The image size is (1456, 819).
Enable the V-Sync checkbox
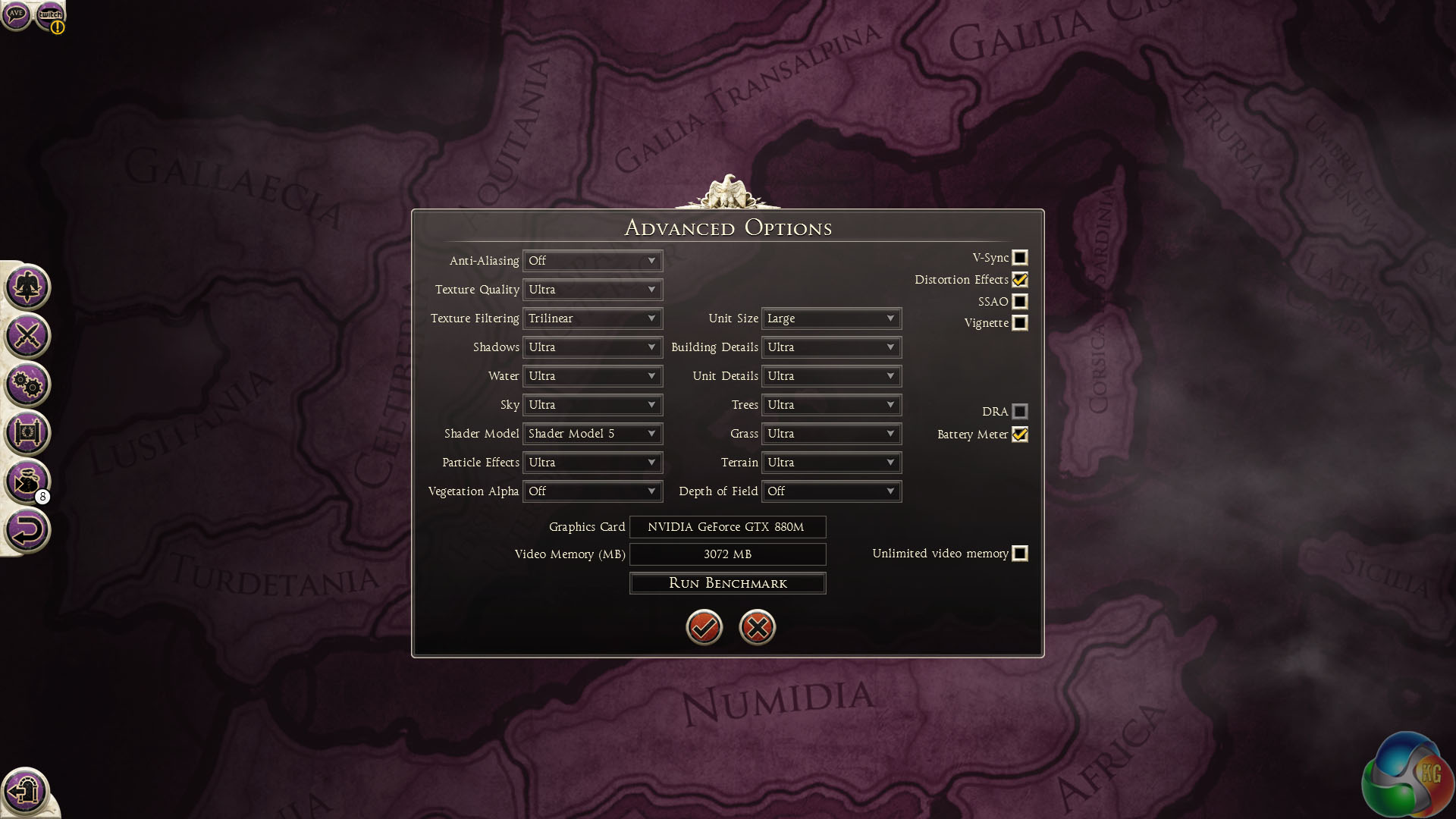(x=1020, y=258)
